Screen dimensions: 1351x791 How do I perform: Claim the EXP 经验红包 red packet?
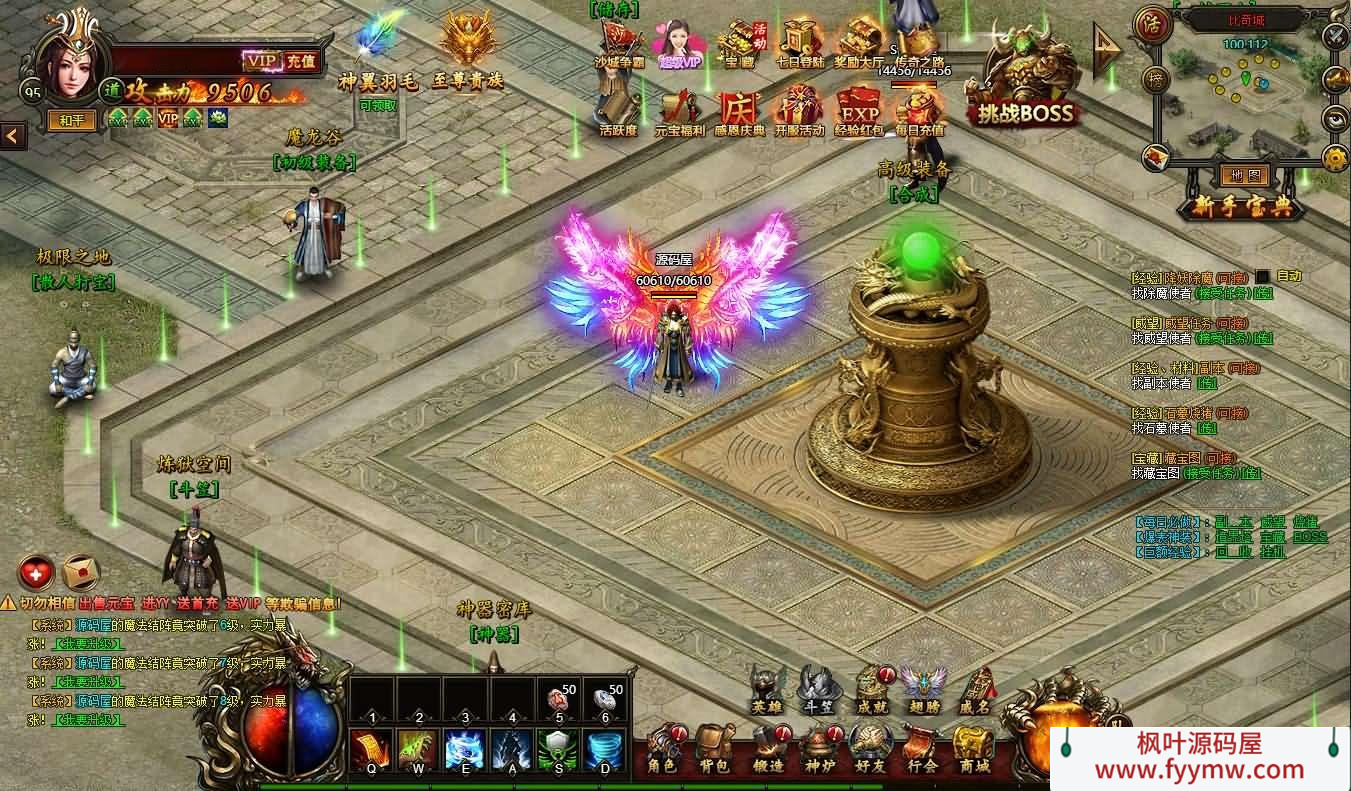(x=857, y=110)
